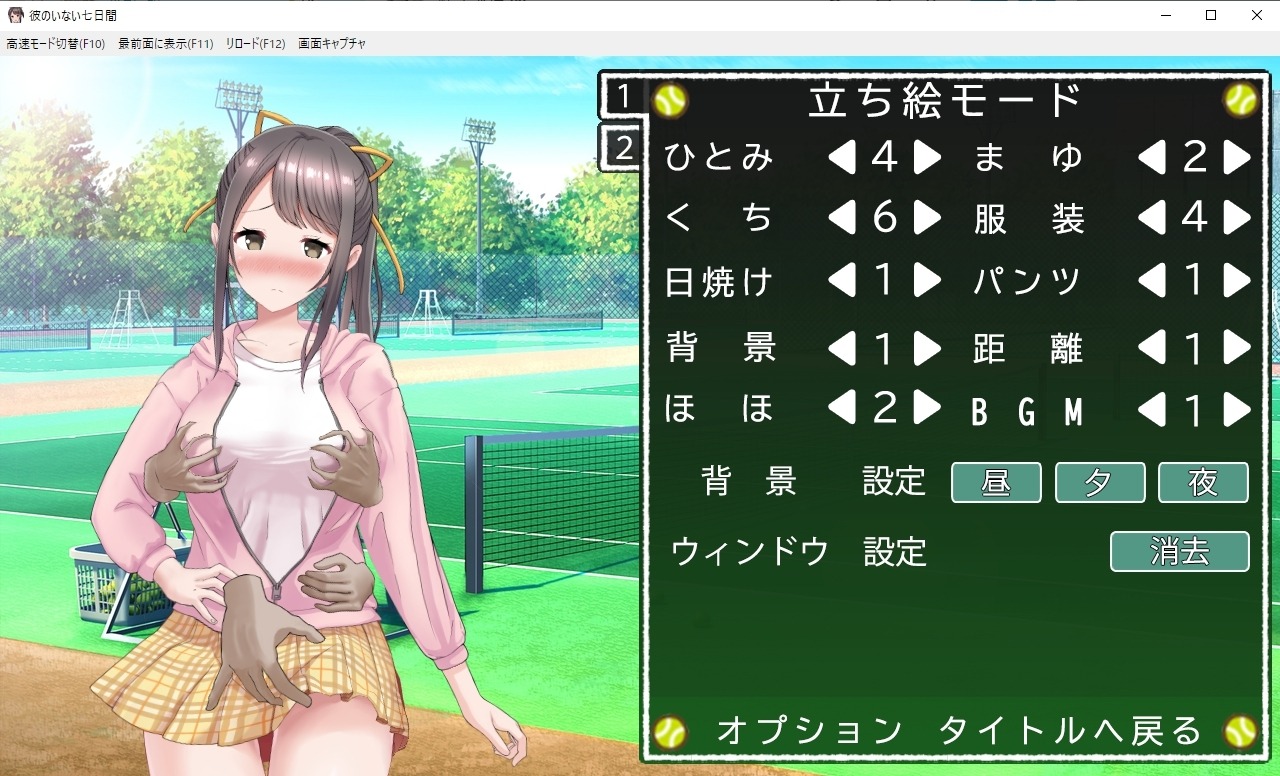Set background to 昼 daytime
1280x776 pixels.
click(x=996, y=483)
